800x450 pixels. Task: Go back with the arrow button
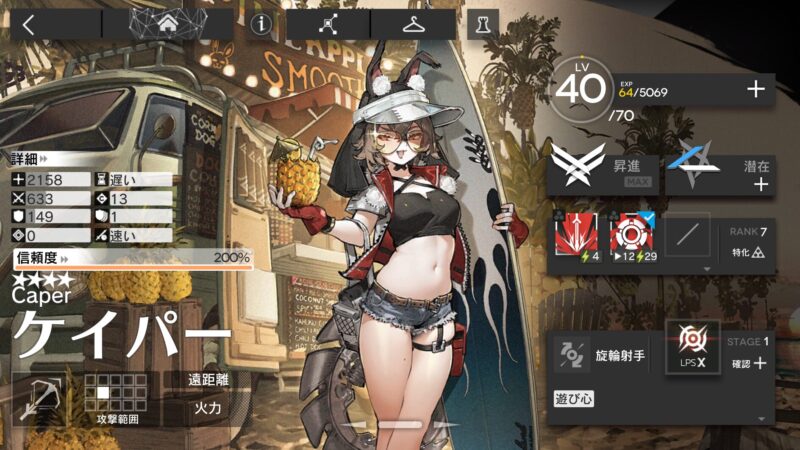(28, 24)
